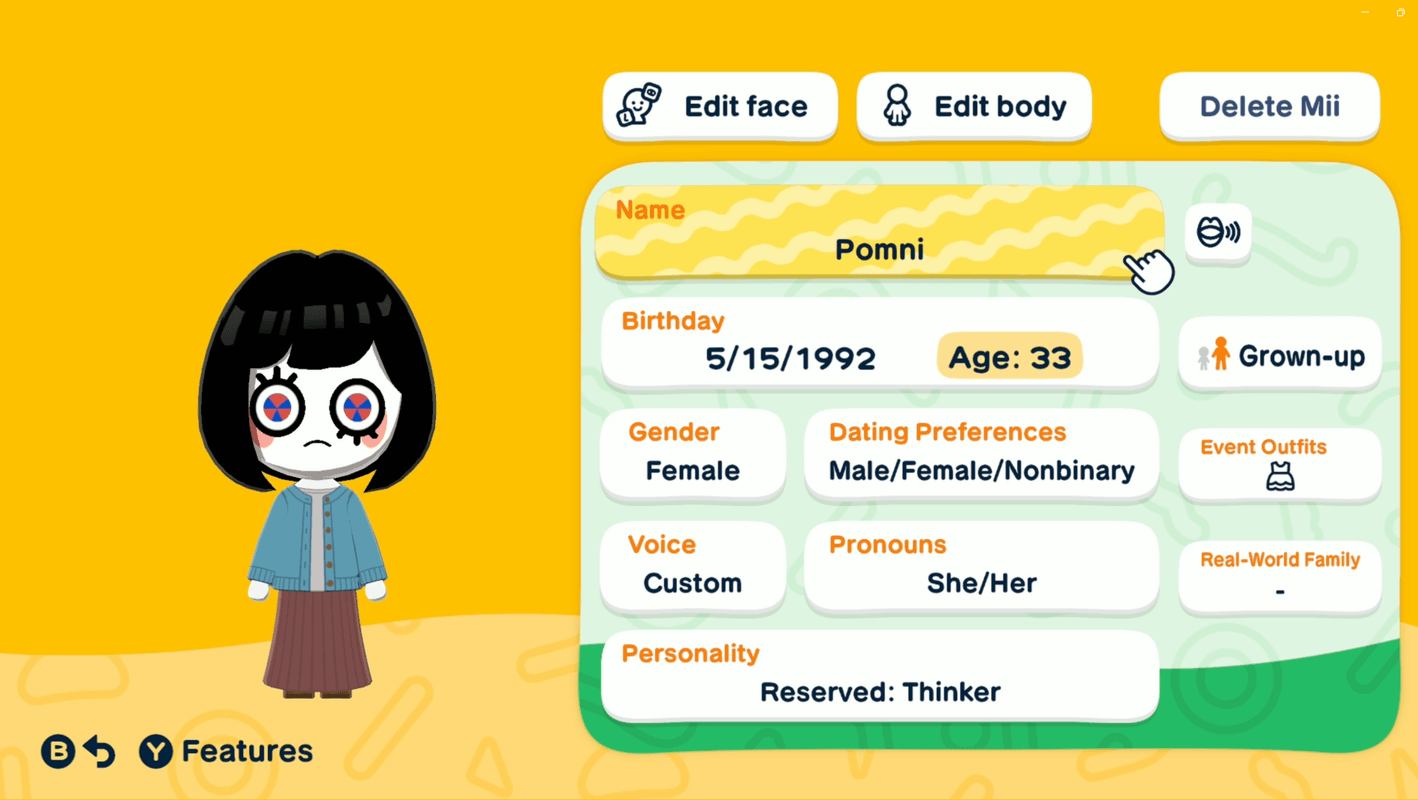Expand the Birthday date picker
Screen dimensions: 1418x800
point(790,345)
